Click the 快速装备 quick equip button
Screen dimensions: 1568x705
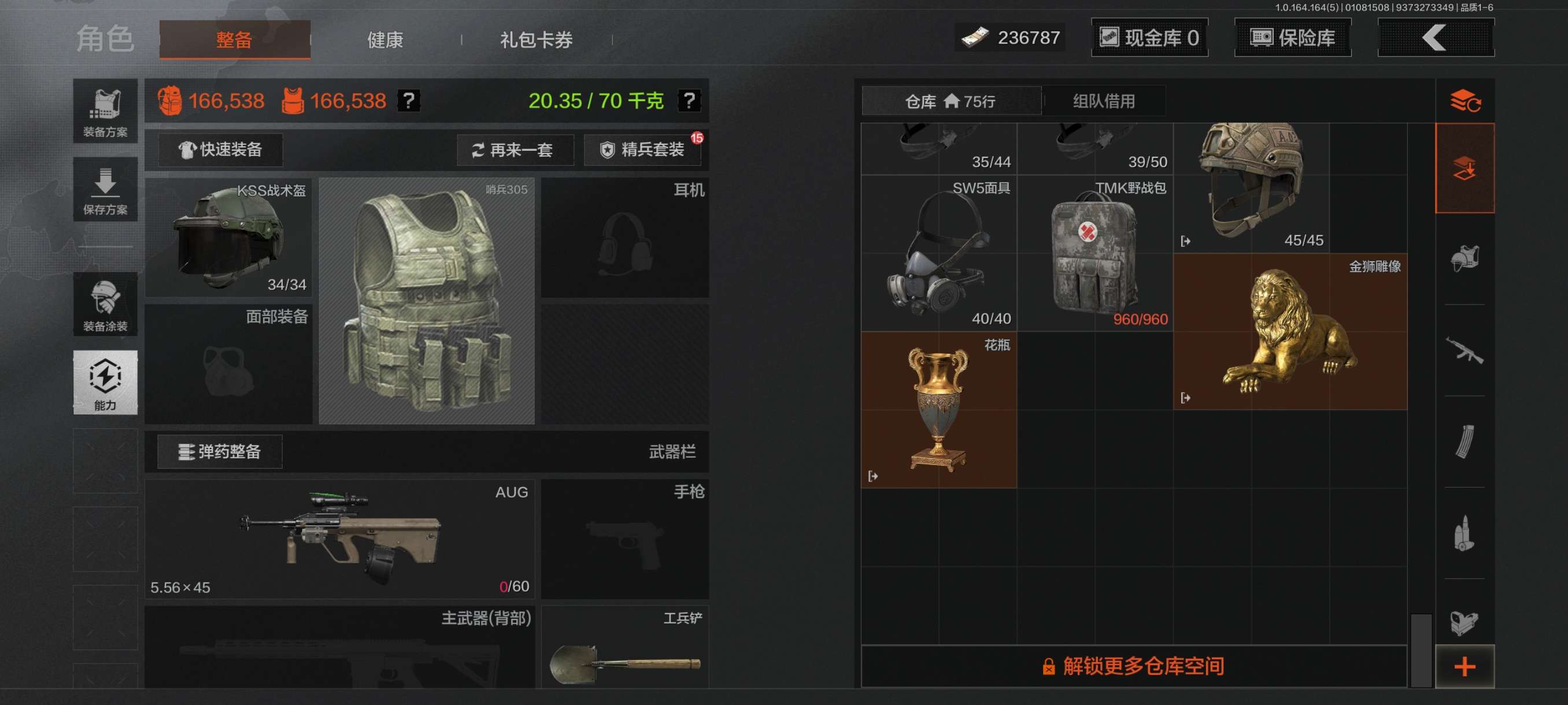point(220,150)
